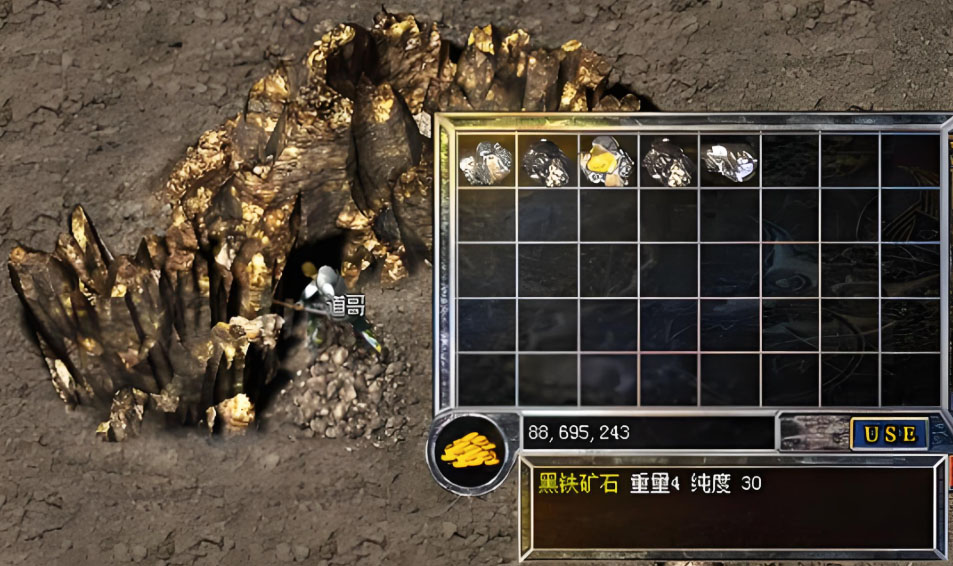Click the USE button
Image resolution: width=953 pixels, height=566 pixels.
click(x=889, y=433)
